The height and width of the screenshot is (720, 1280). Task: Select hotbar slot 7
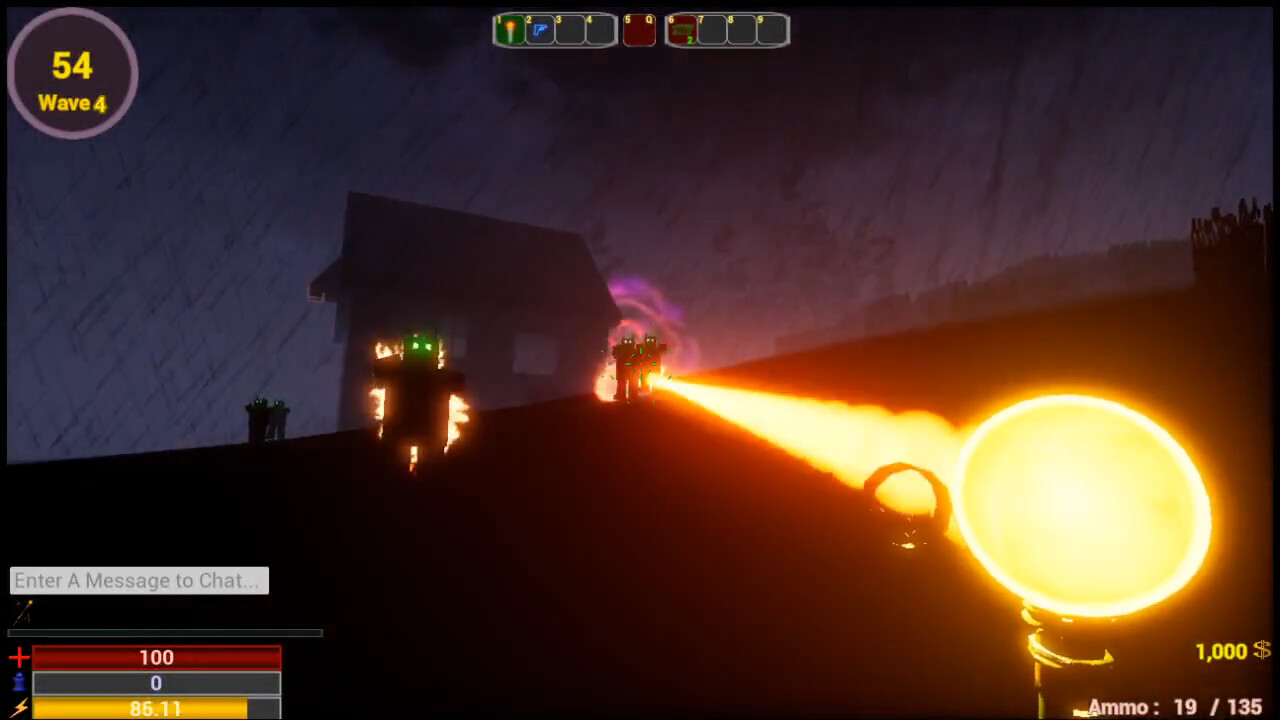pyautogui.click(x=712, y=30)
